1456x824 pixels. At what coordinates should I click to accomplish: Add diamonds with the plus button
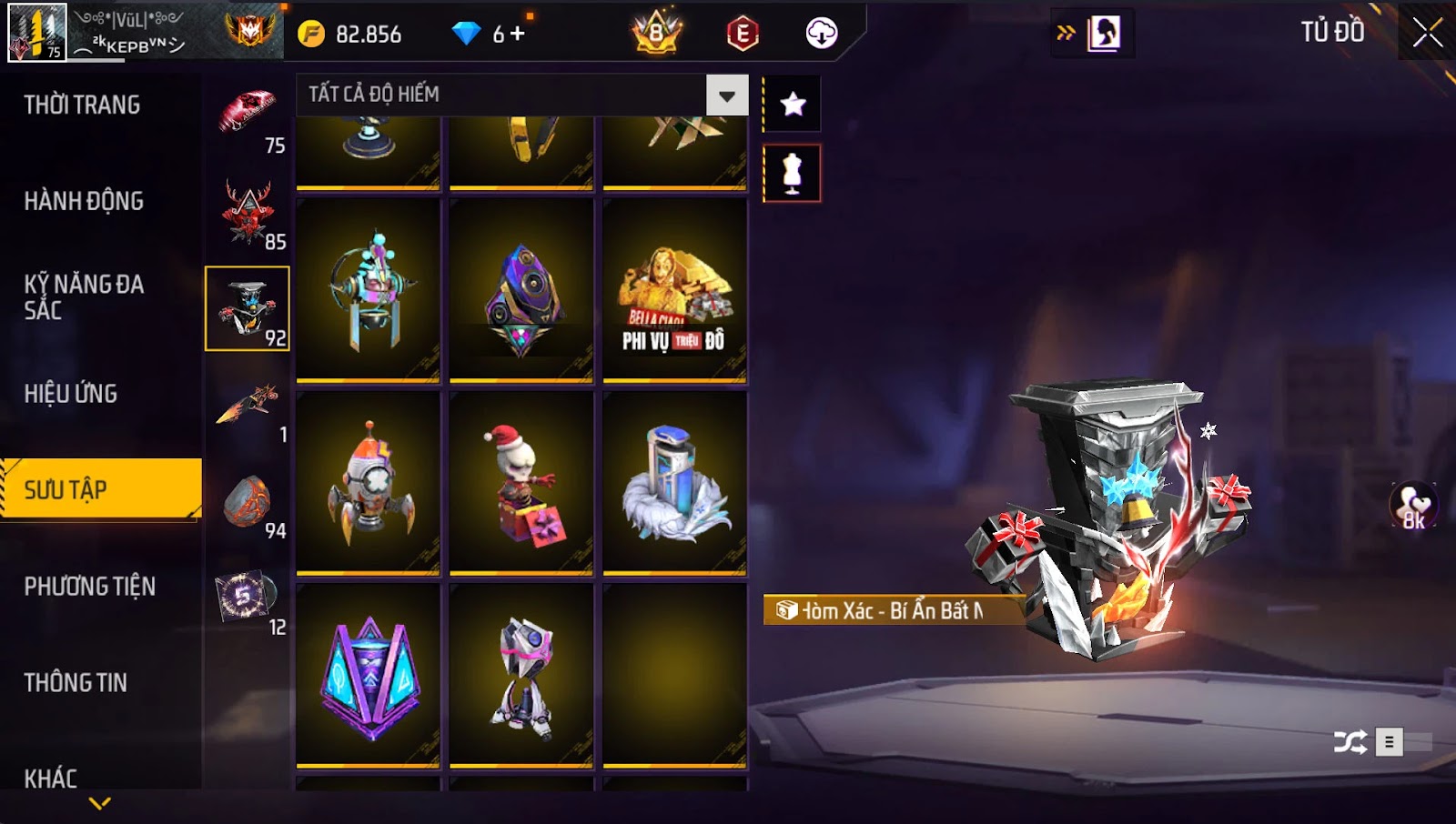coord(518,34)
